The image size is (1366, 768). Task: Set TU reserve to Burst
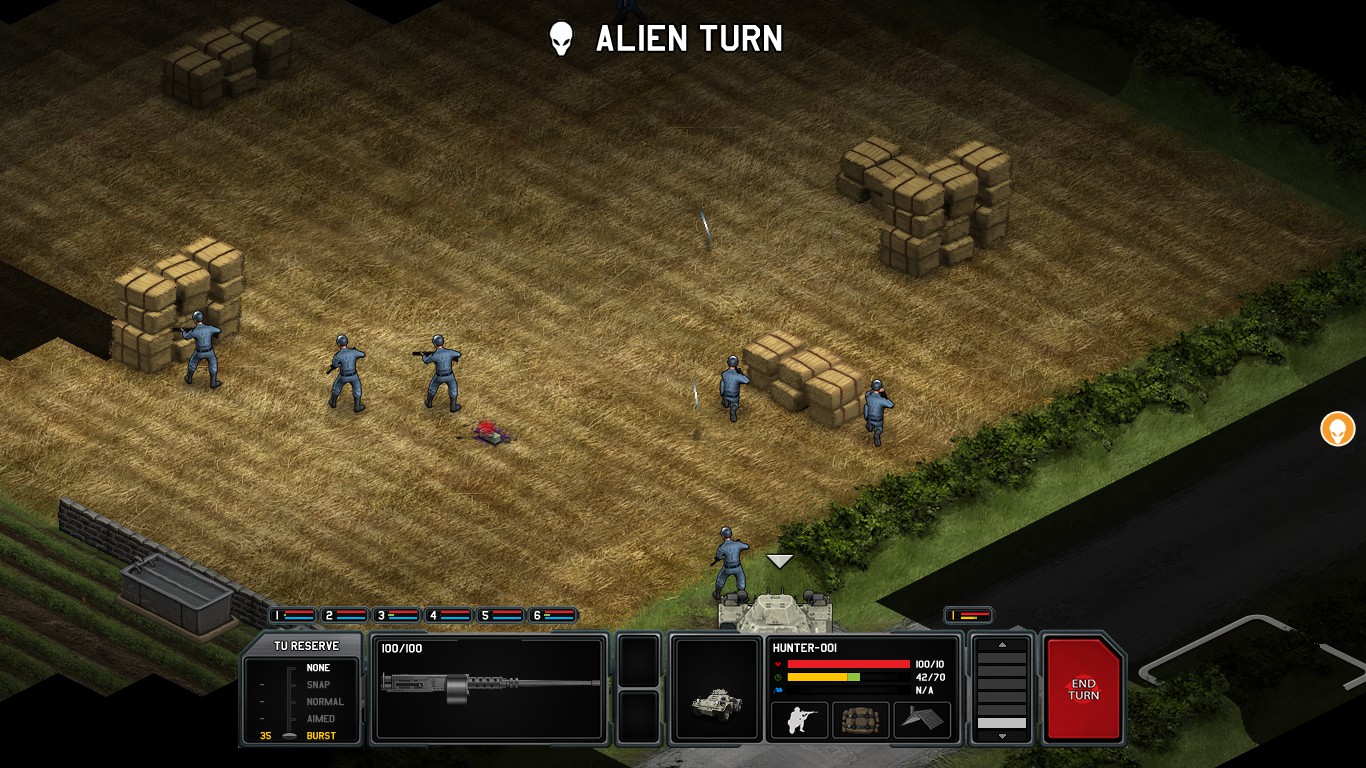tap(320, 736)
